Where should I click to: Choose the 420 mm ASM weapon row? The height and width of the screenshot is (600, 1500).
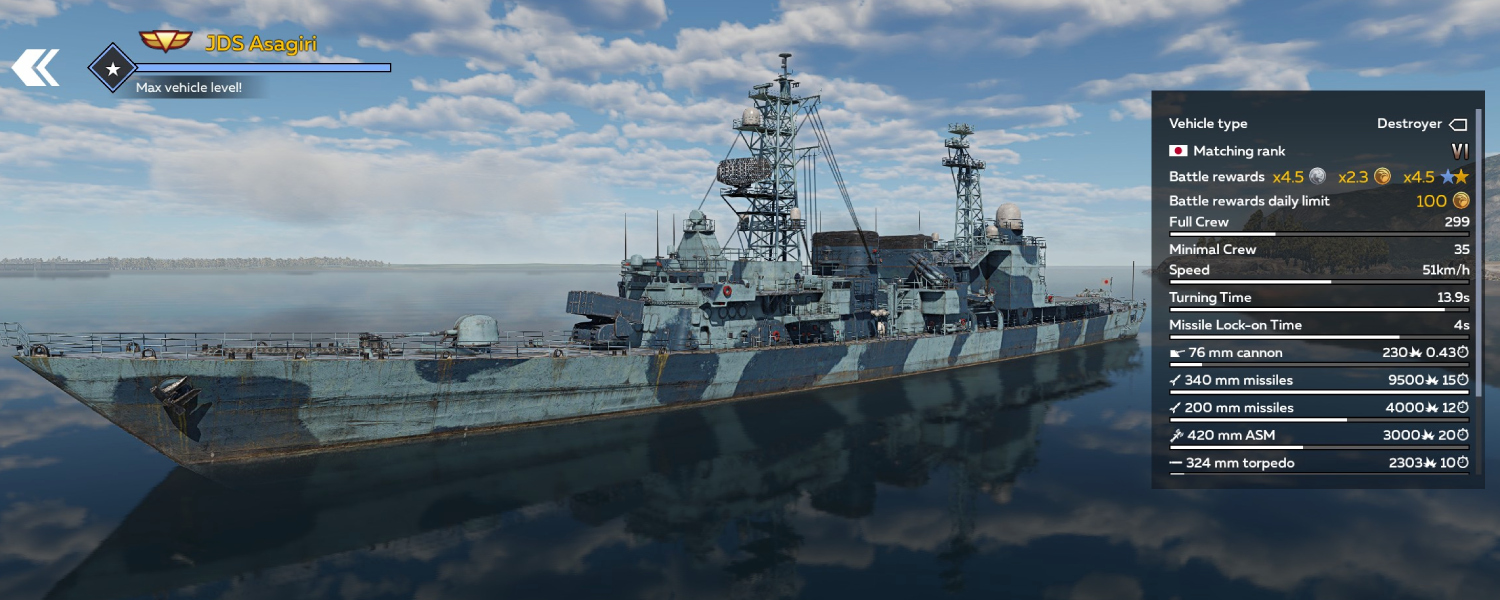pyautogui.click(x=1318, y=435)
